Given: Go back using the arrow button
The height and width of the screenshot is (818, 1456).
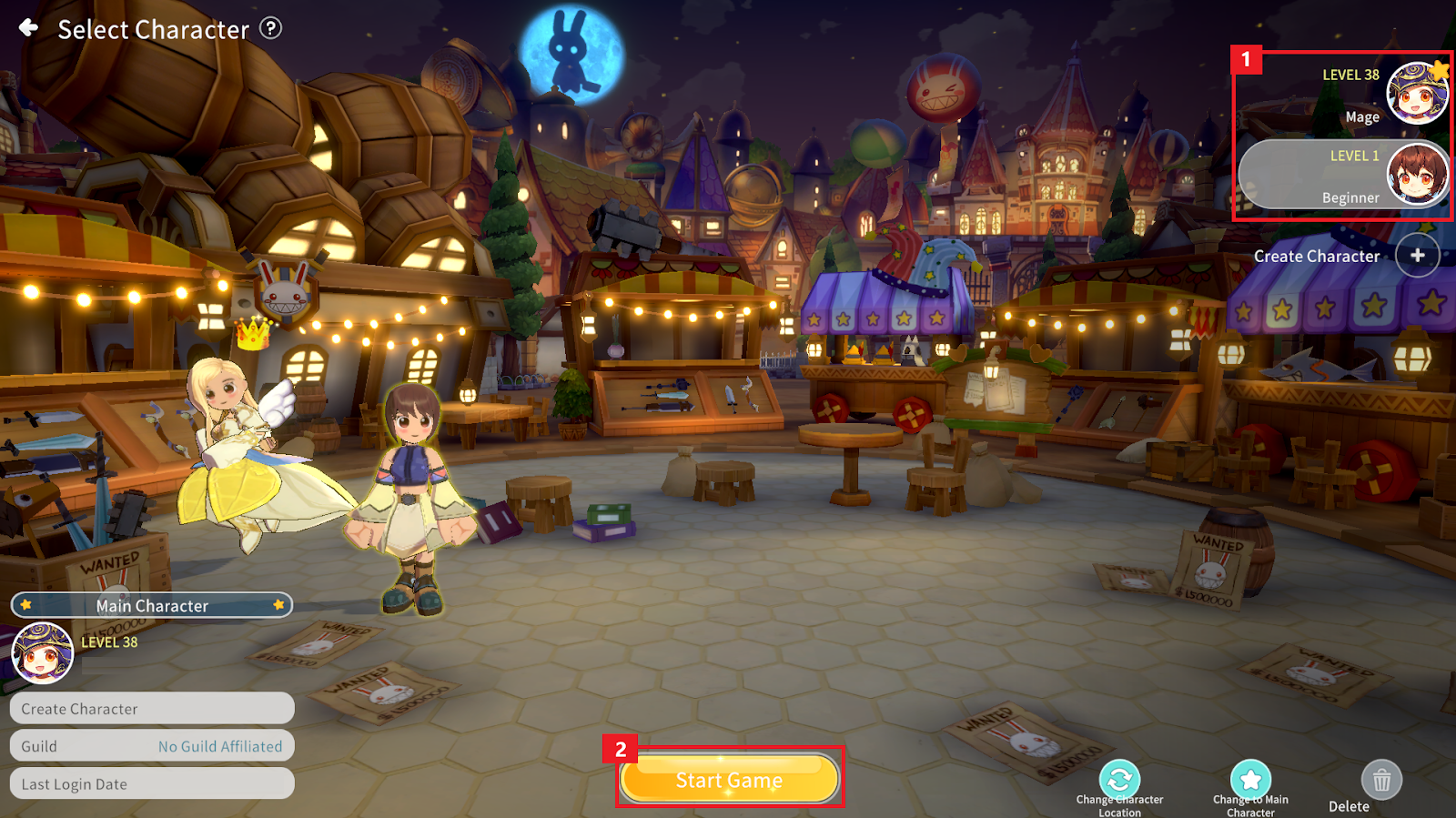Looking at the screenshot, I should pos(29,28).
